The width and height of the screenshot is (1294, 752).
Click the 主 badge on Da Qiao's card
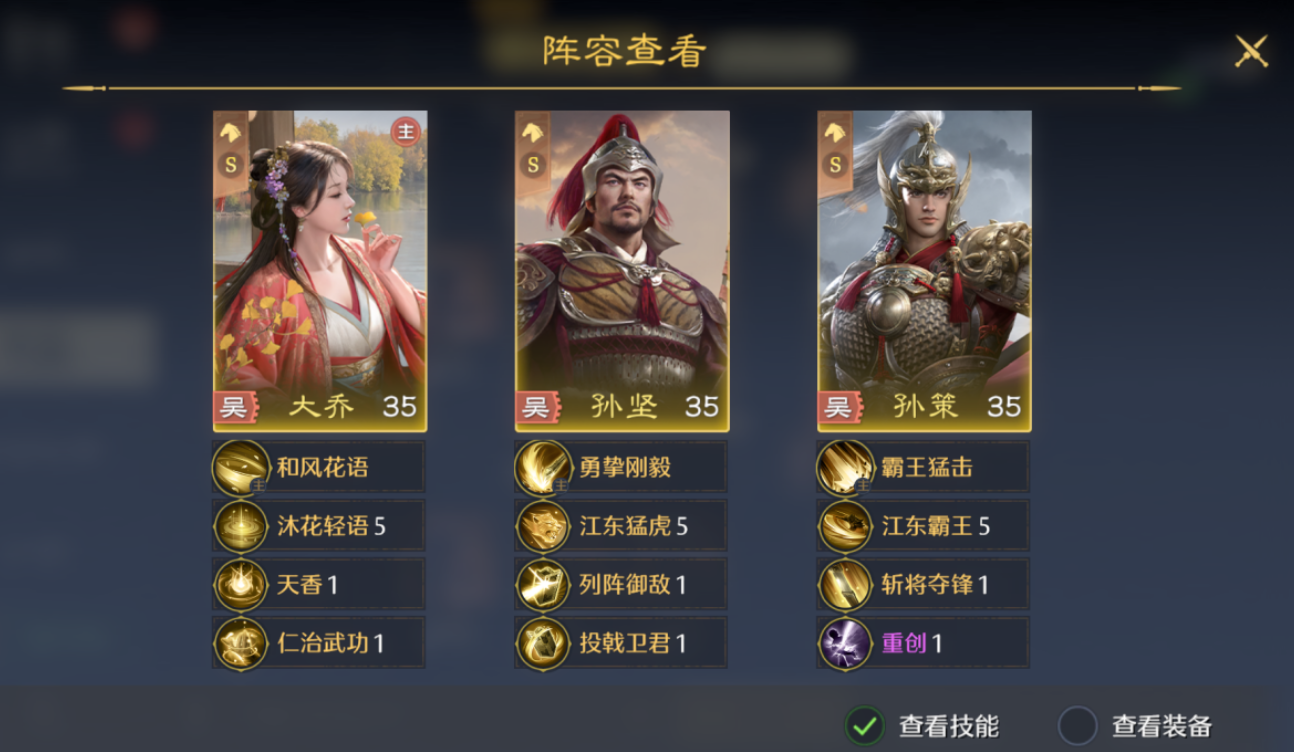[x=403, y=130]
